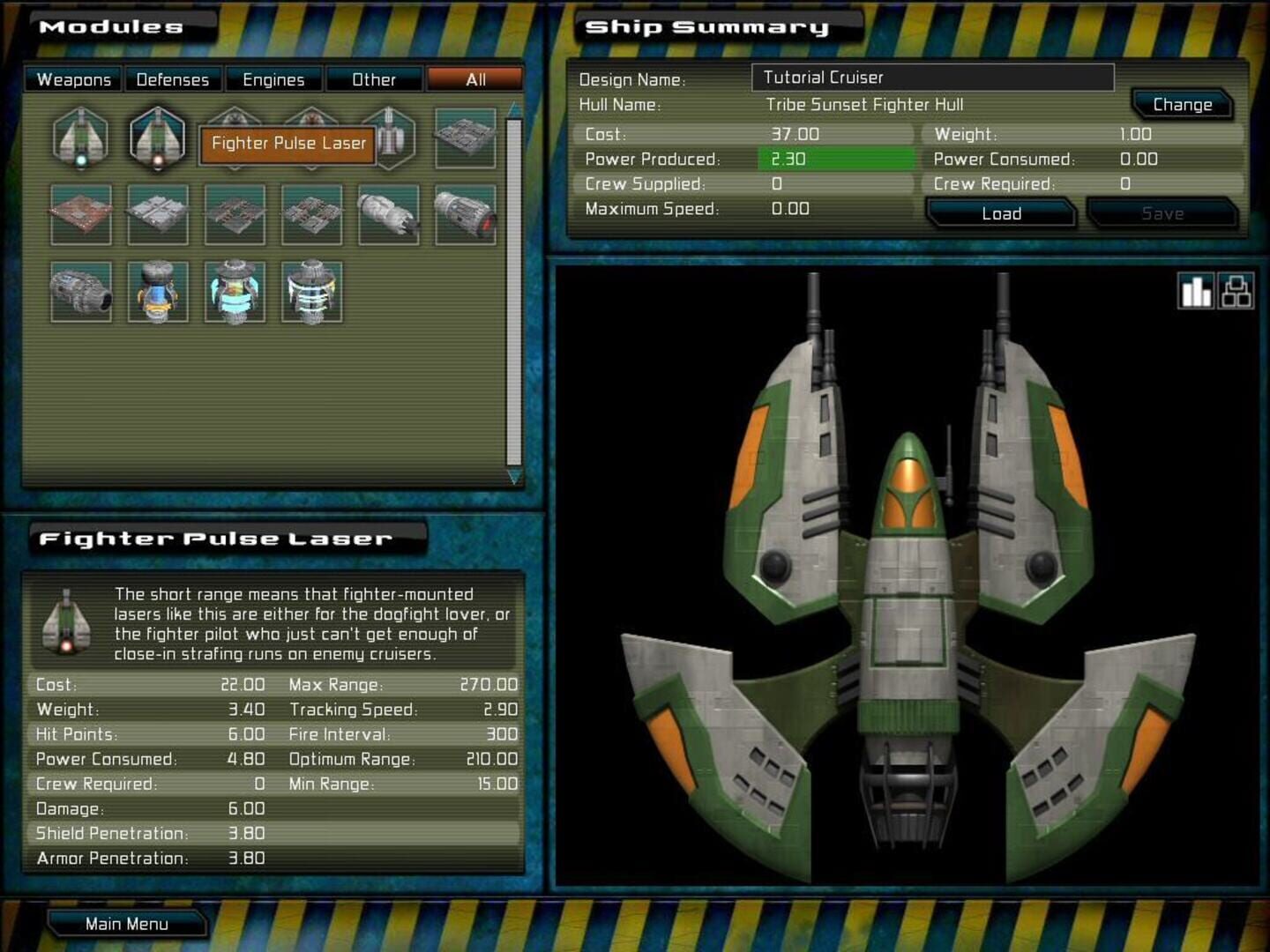
Task: Open the bar chart statistics view icon
Action: point(1196,290)
